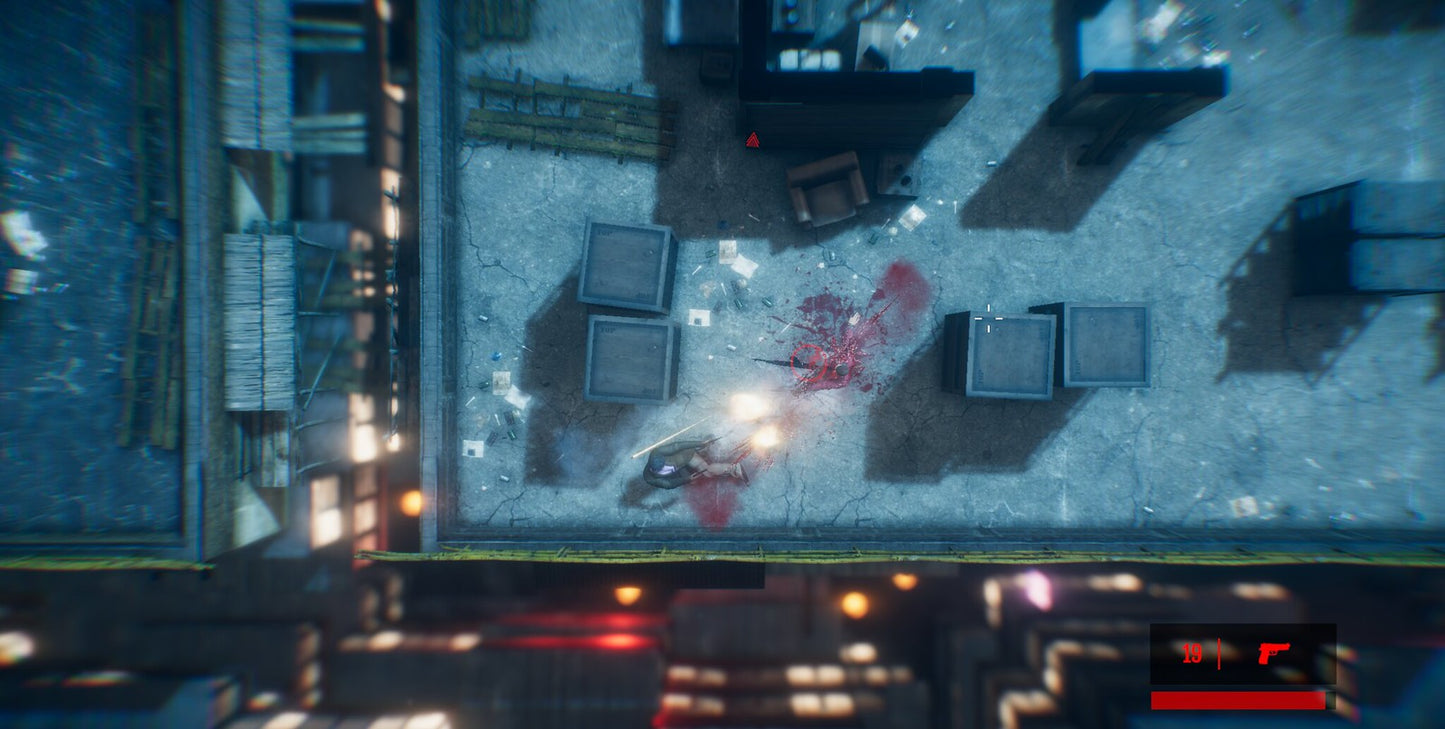Click the crosshair reticle near the crates
The height and width of the screenshot is (729, 1445).
pos(988,318)
